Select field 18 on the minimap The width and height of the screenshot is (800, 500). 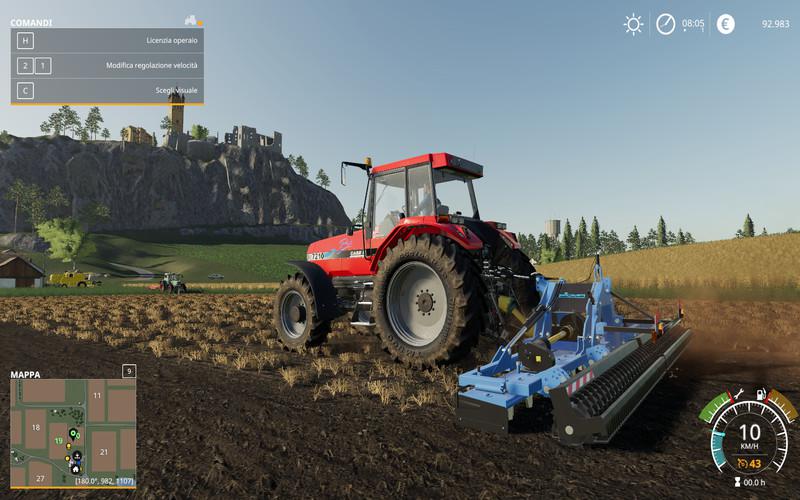pos(36,428)
